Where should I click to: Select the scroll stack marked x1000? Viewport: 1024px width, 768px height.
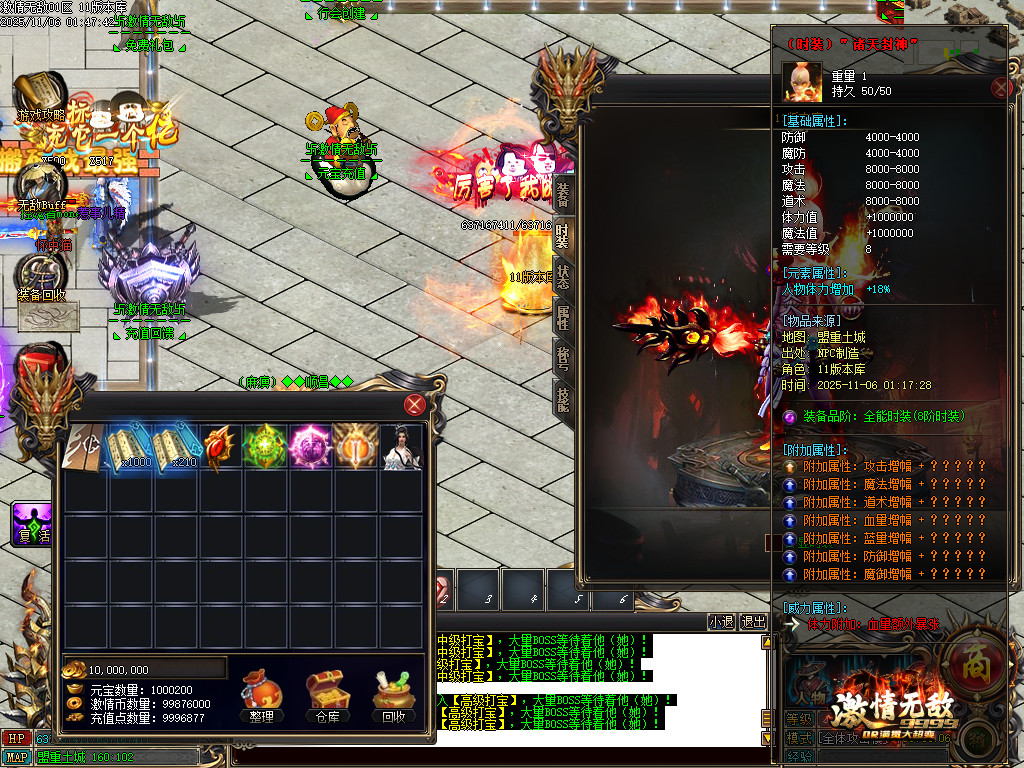(131, 447)
